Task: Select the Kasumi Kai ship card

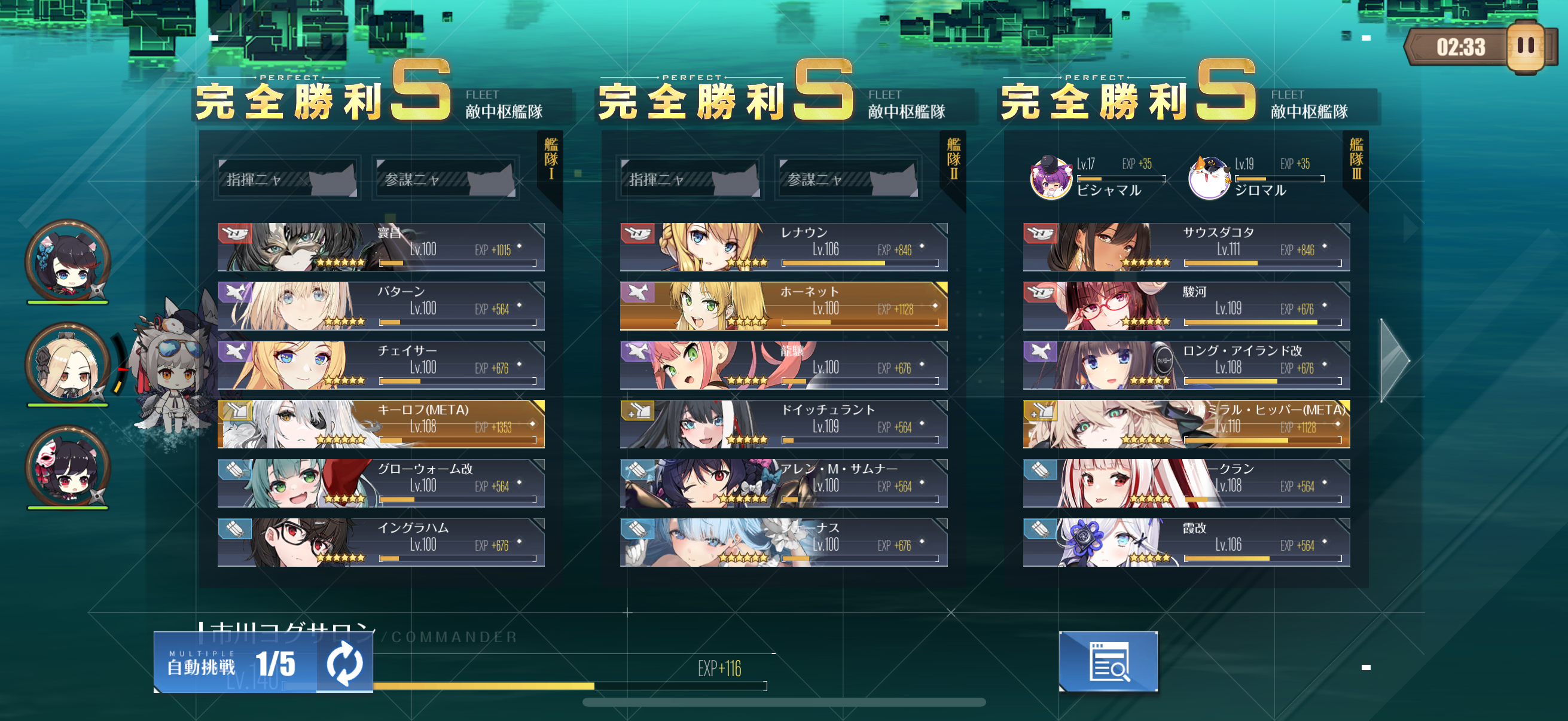Action: 1186,542
